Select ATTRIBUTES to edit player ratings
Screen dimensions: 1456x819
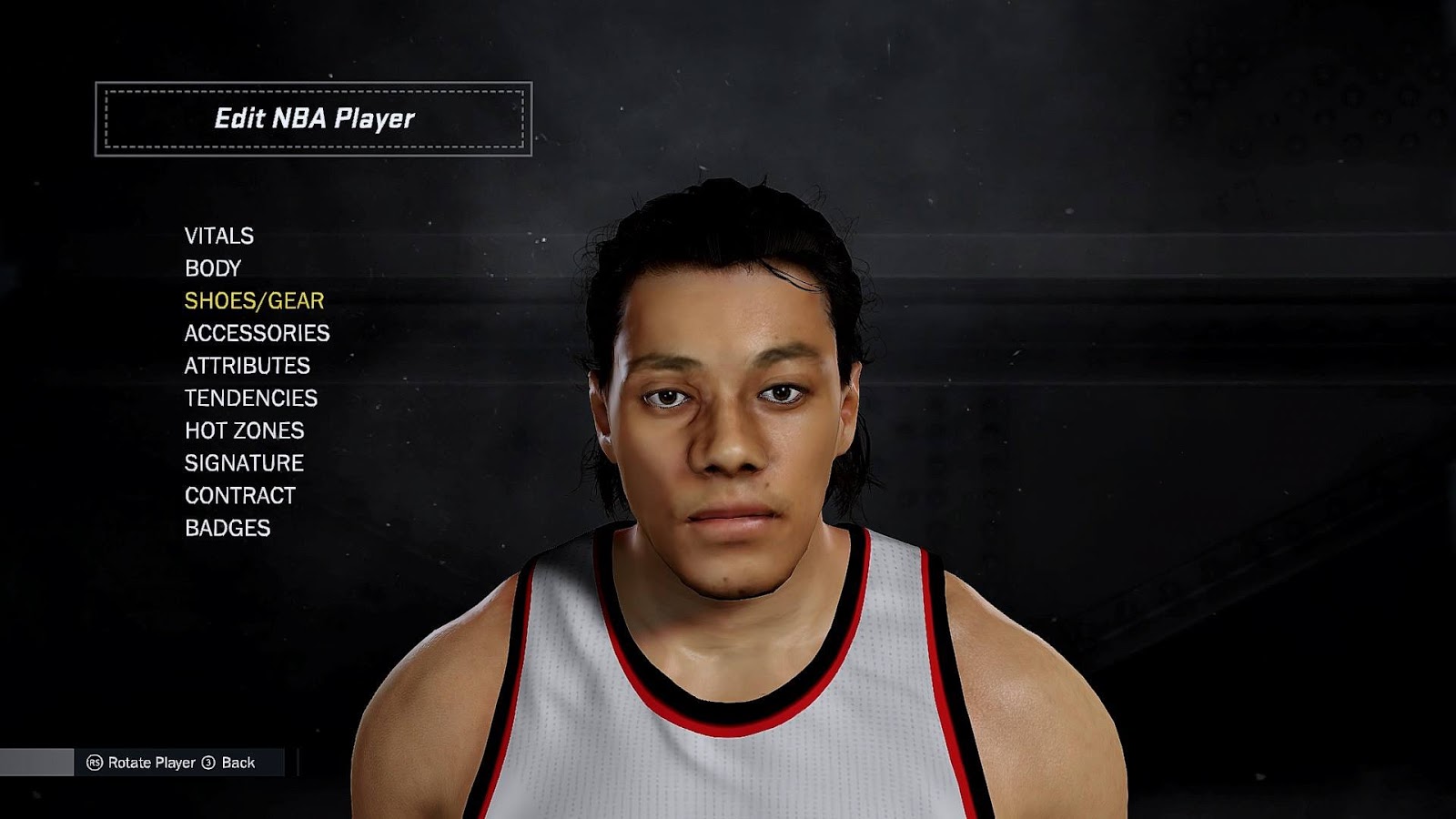(247, 365)
